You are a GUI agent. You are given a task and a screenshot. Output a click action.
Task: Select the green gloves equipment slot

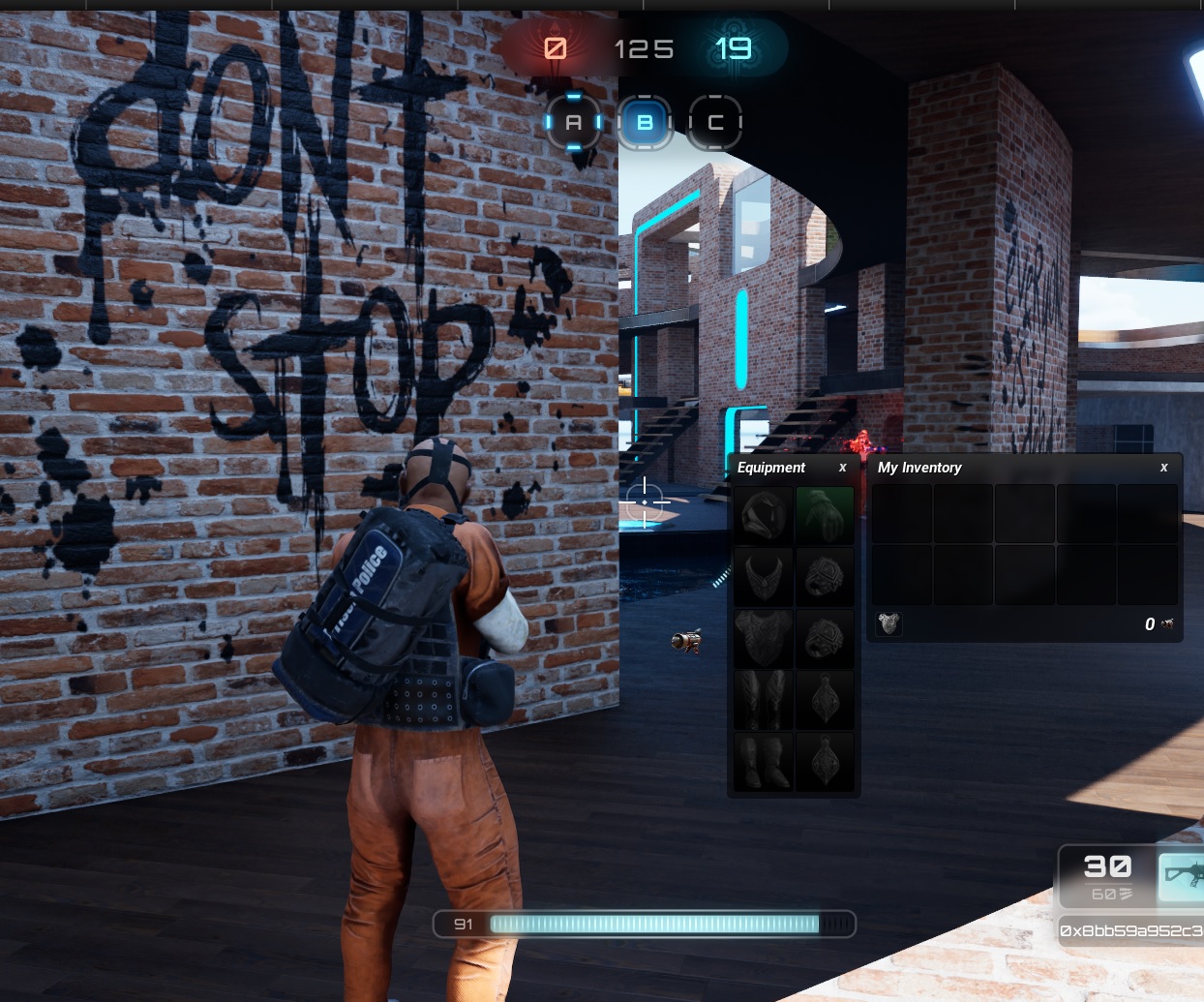tap(825, 515)
